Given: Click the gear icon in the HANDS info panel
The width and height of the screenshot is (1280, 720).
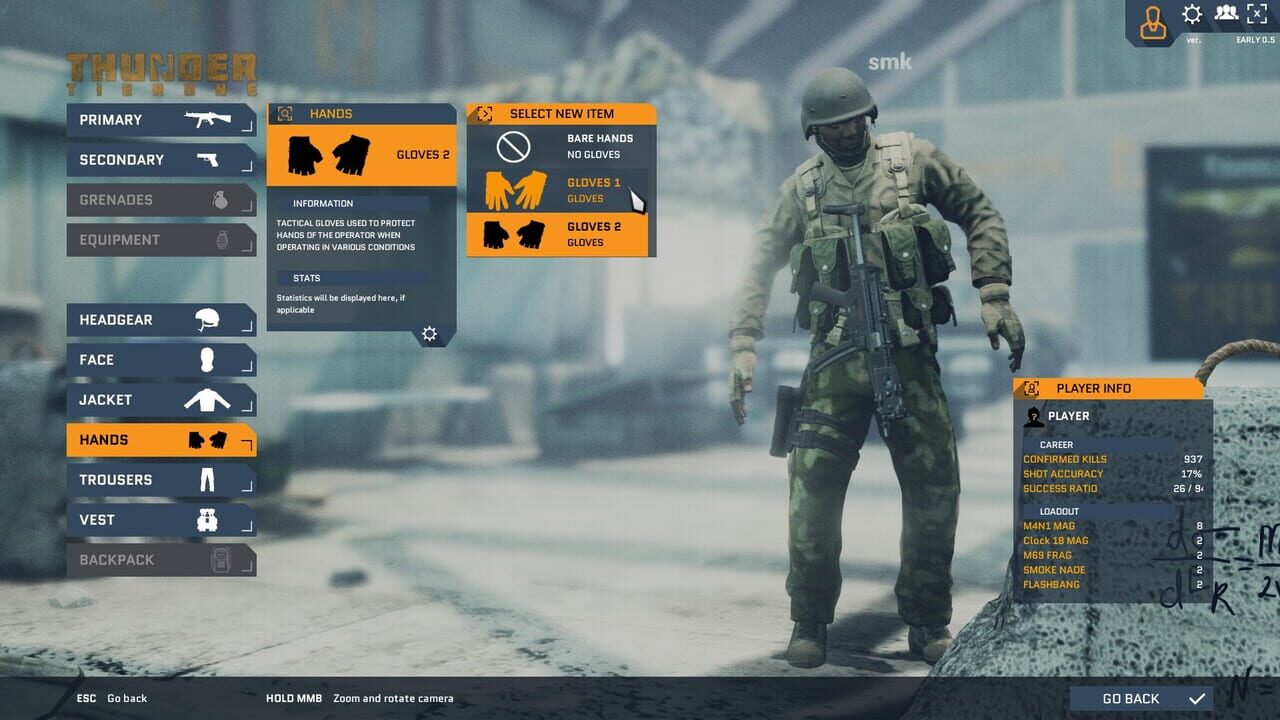Looking at the screenshot, I should (x=430, y=333).
